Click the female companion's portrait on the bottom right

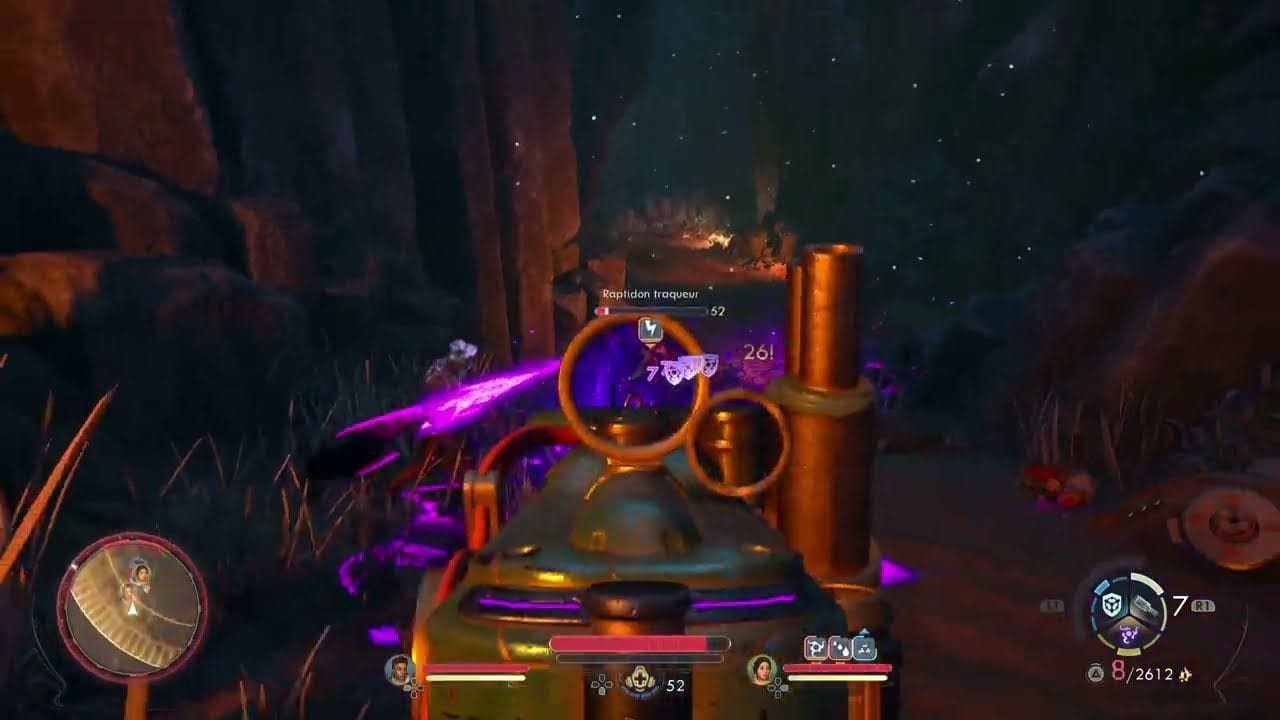(763, 671)
